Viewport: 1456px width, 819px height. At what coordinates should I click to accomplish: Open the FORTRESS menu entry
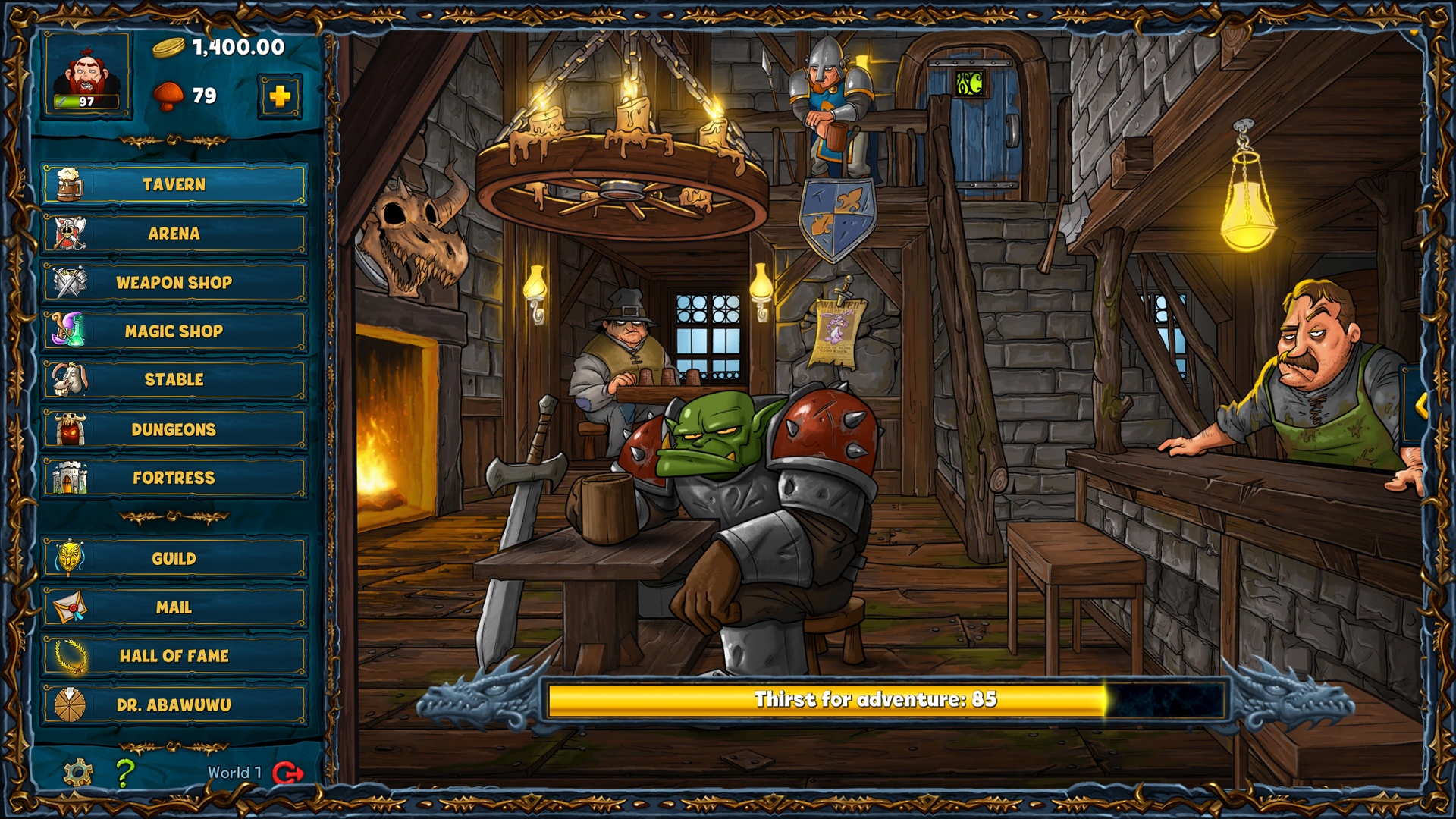175,478
